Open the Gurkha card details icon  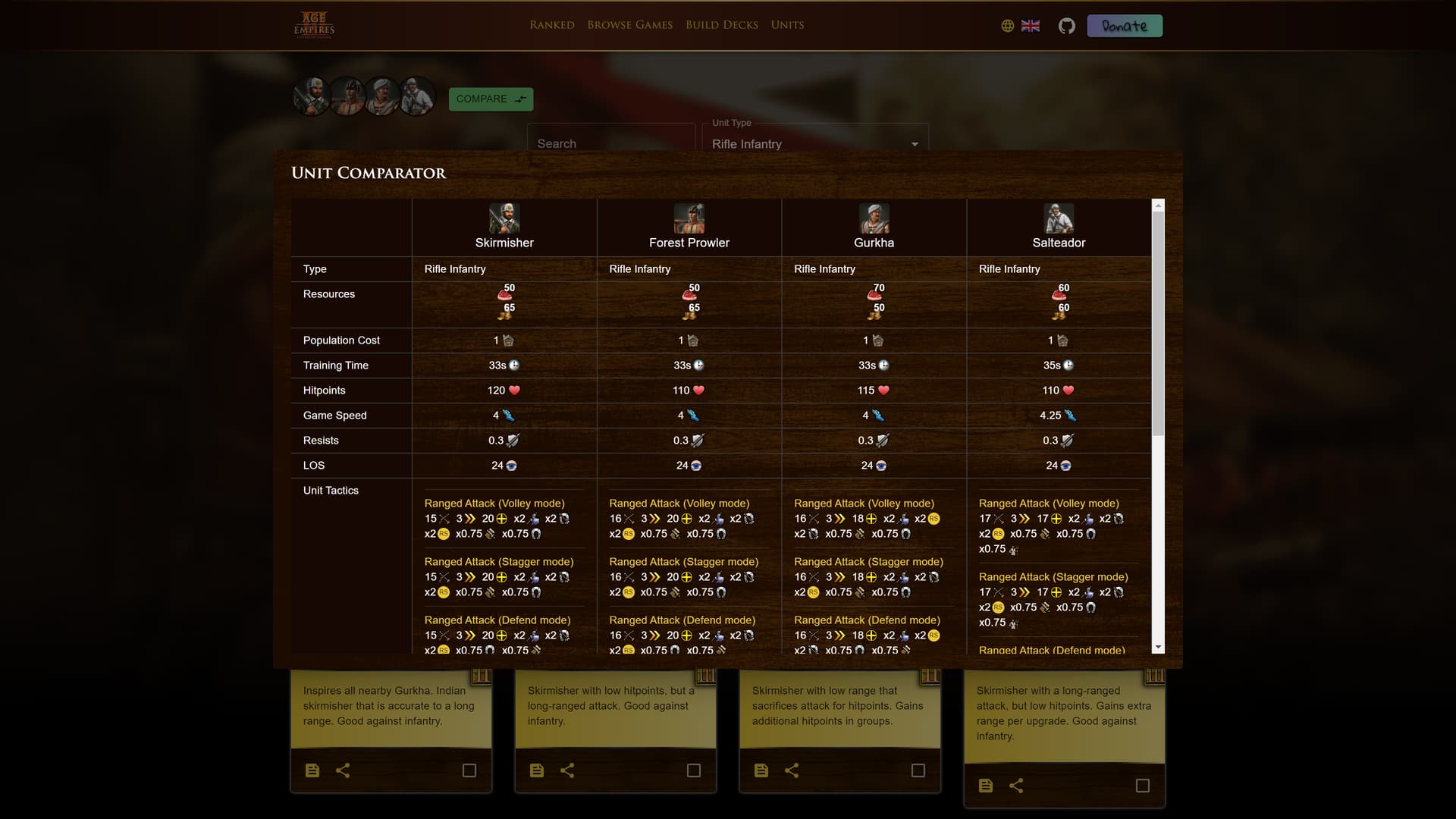tap(761, 770)
